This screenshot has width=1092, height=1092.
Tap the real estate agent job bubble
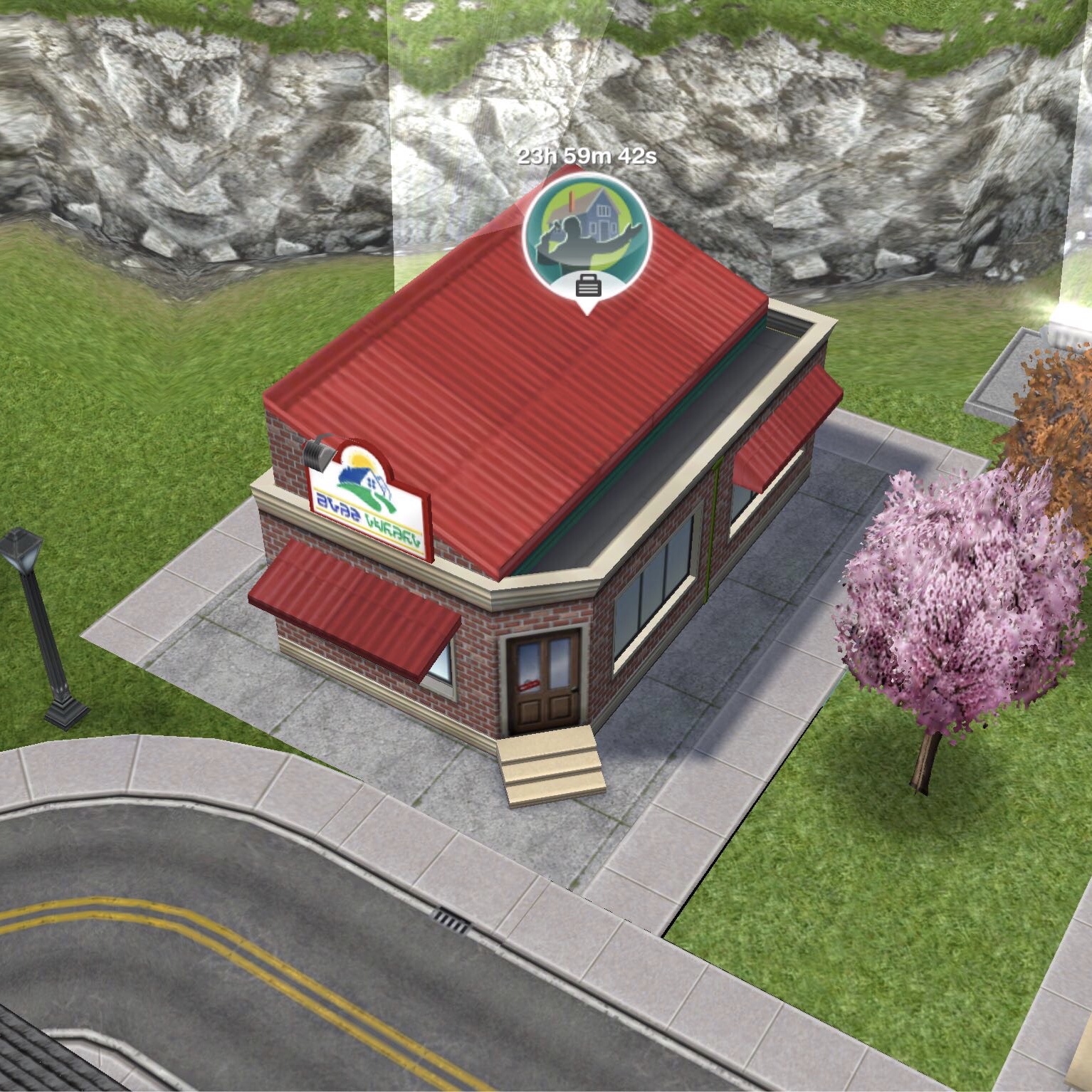(x=587, y=238)
